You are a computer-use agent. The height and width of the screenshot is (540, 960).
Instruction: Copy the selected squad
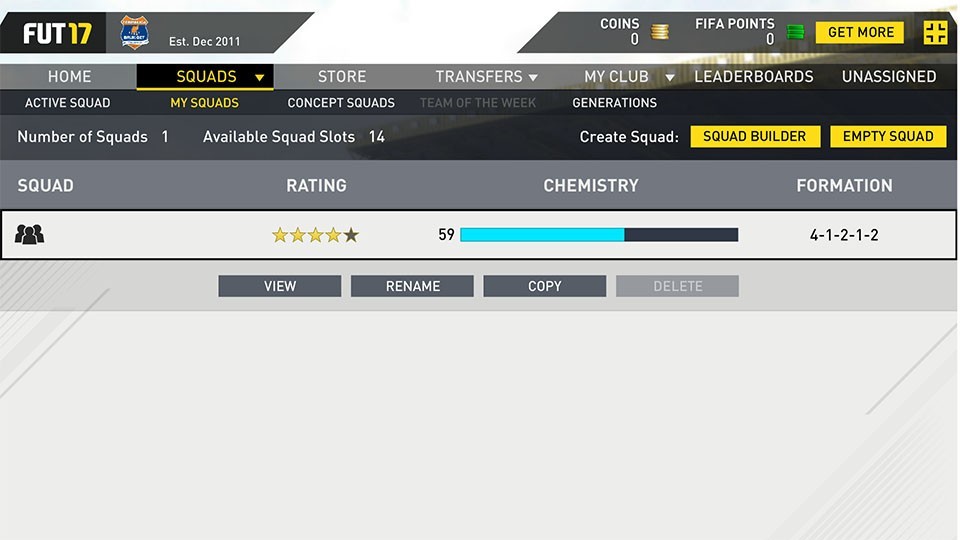544,287
